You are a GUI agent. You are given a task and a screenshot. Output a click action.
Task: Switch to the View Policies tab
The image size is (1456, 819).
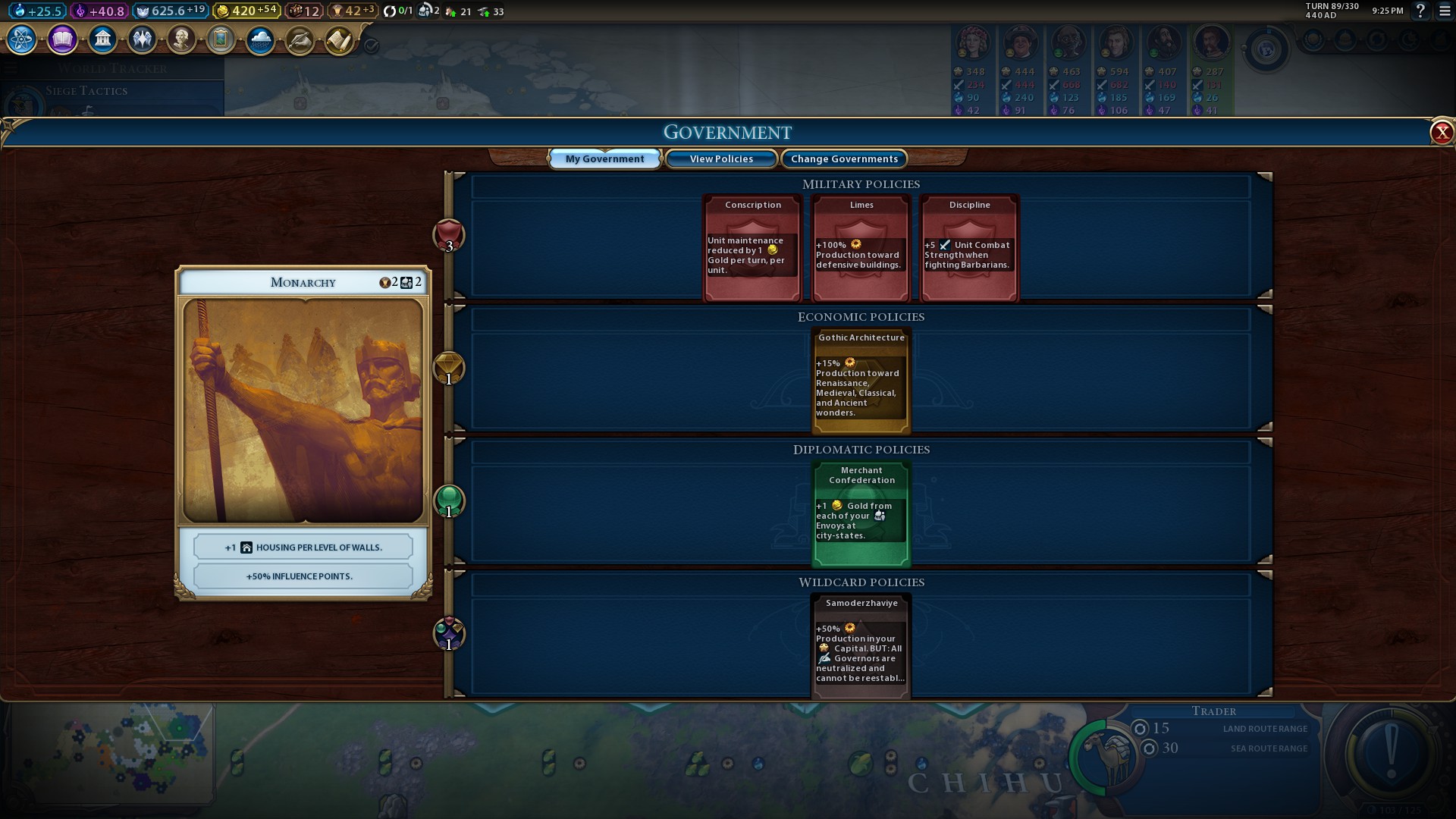(721, 158)
